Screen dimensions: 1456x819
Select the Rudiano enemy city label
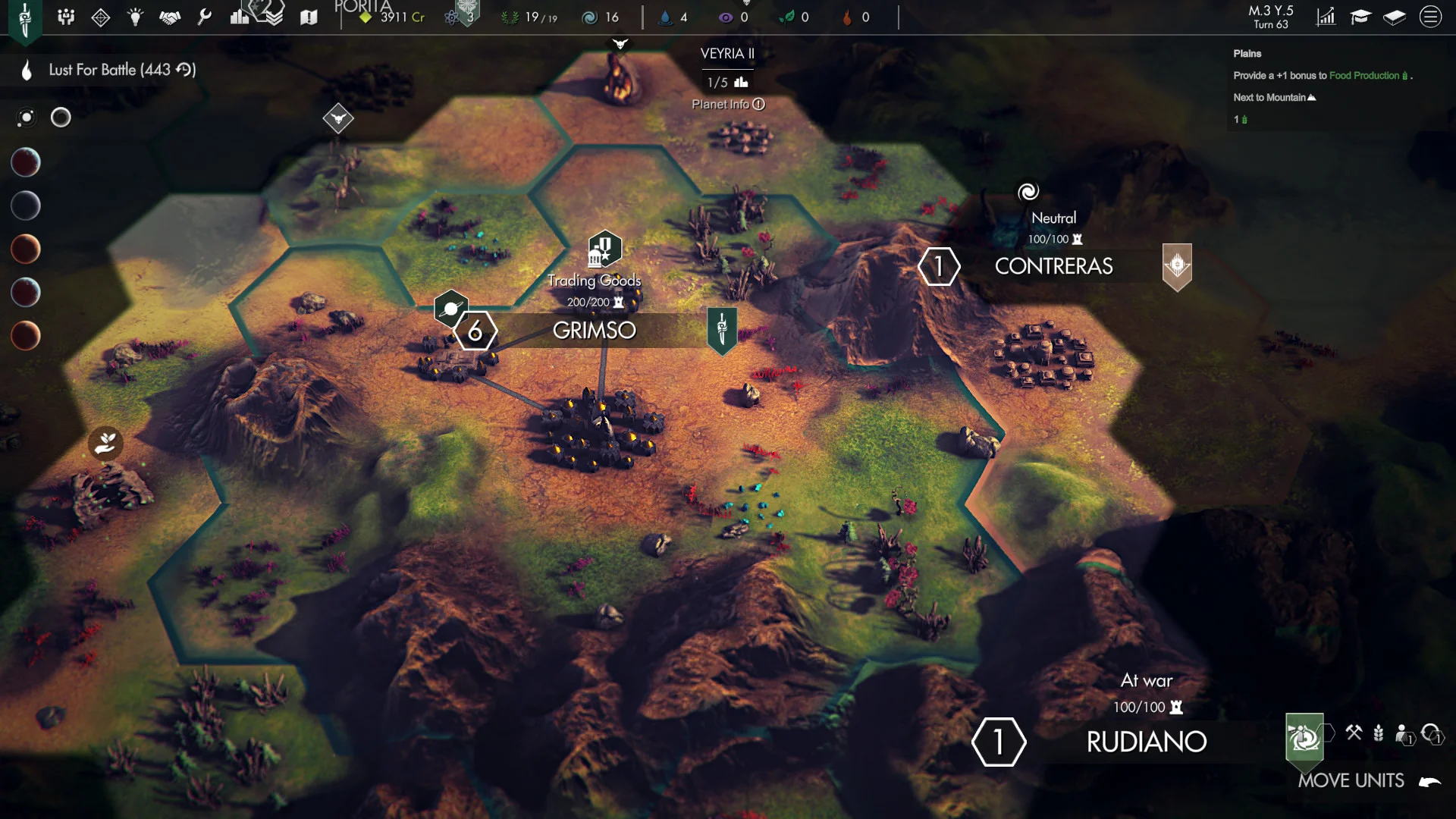click(x=1146, y=742)
